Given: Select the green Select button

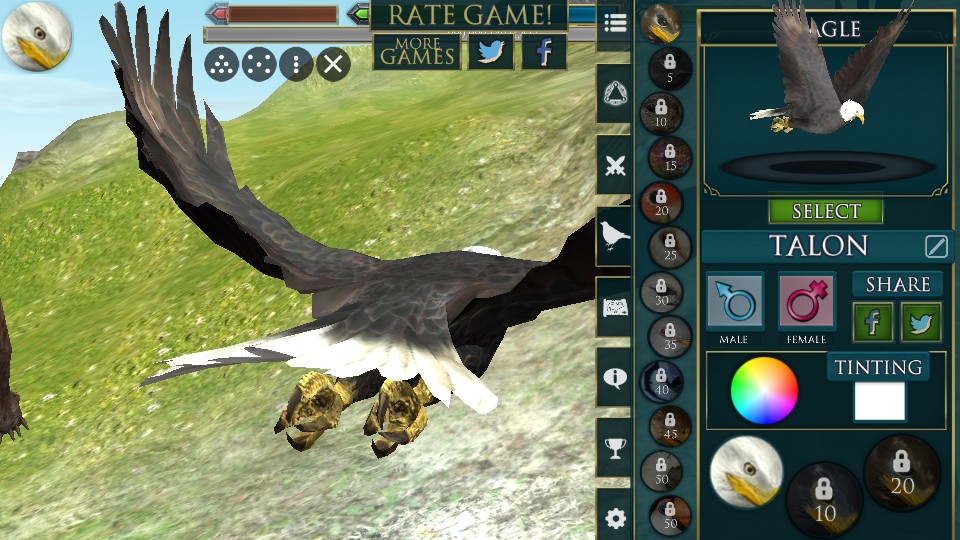Looking at the screenshot, I should pyautogui.click(x=826, y=211).
